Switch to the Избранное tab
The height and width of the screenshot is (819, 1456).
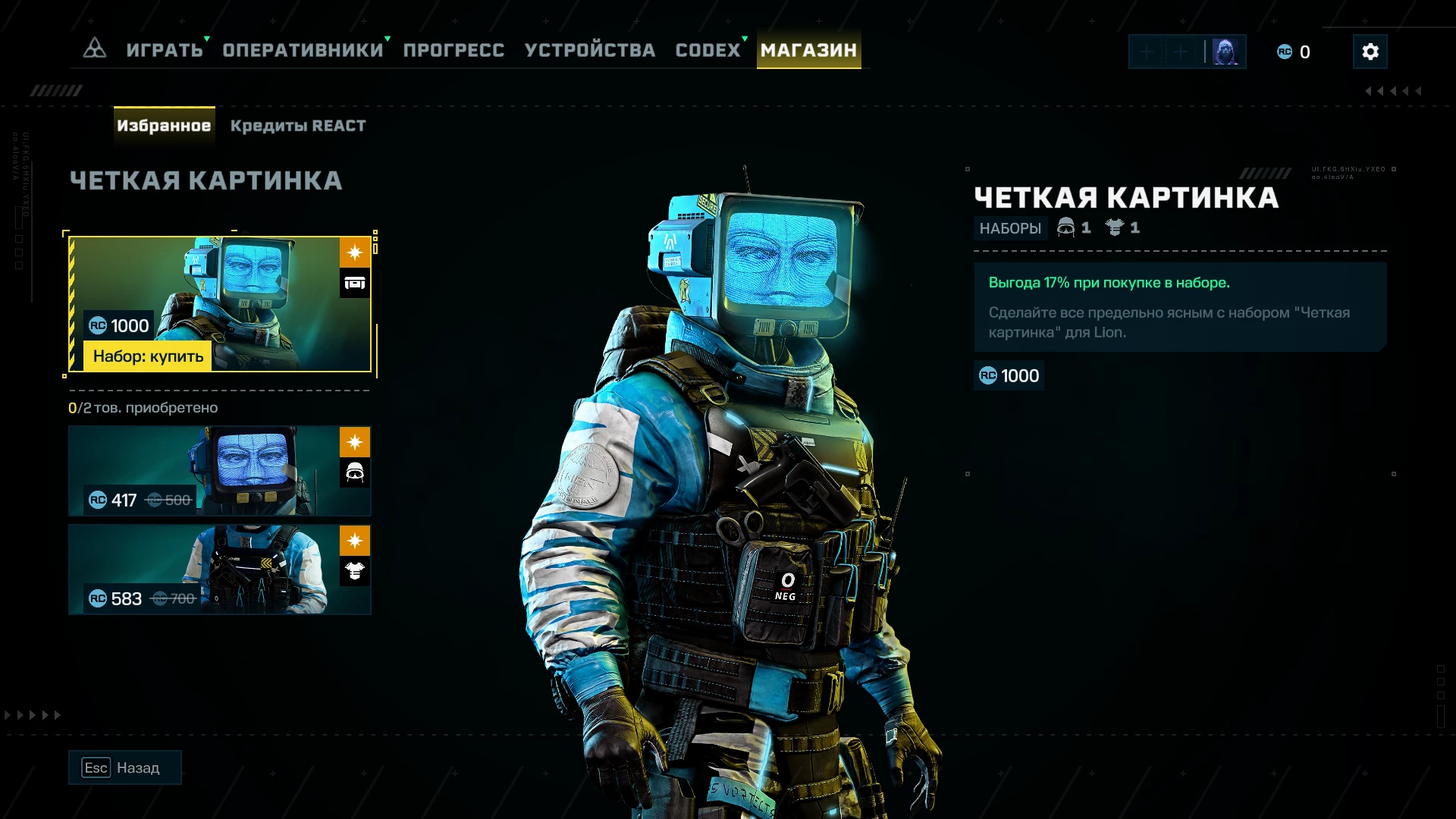pos(164,126)
